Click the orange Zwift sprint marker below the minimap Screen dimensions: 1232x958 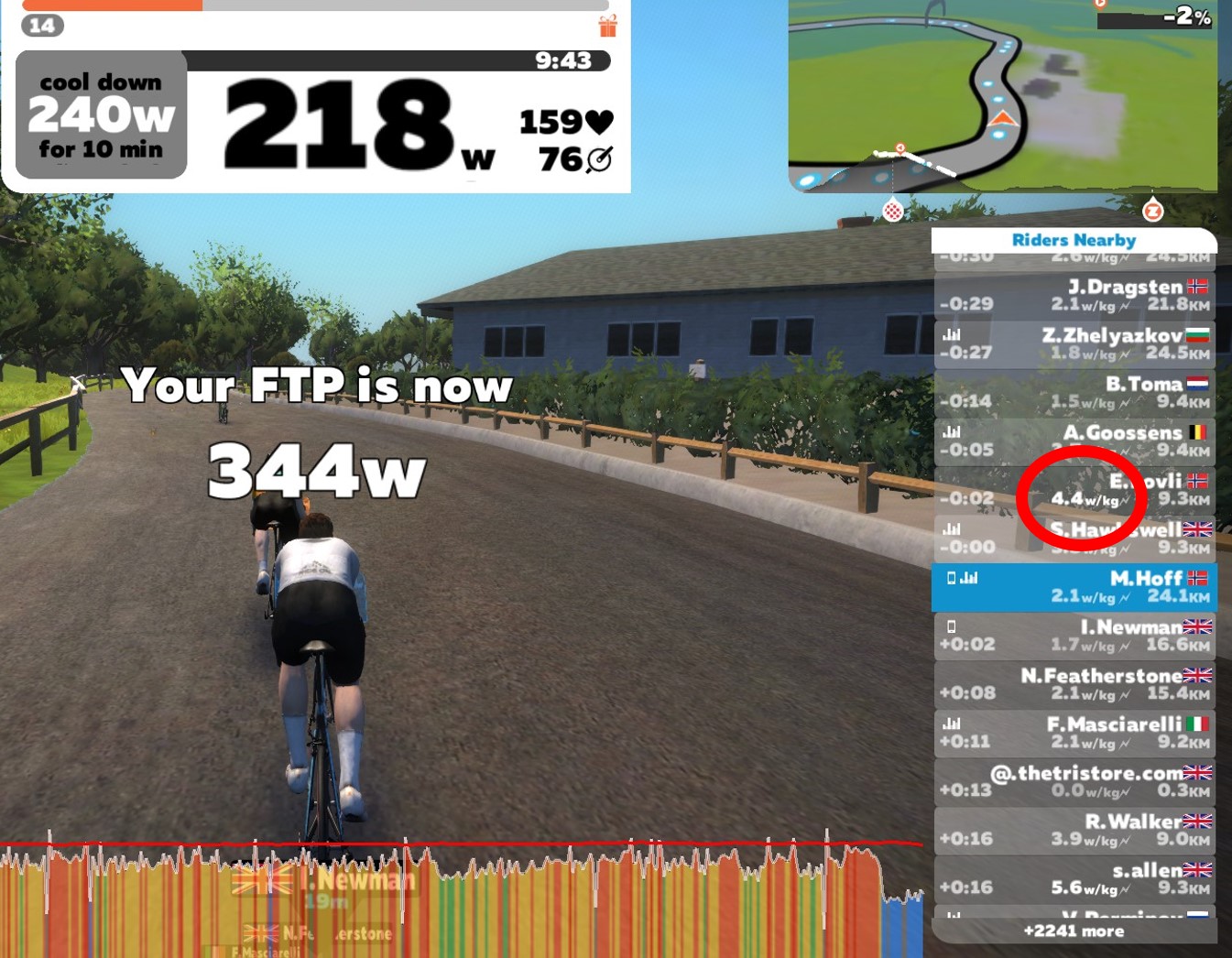coord(1153,210)
